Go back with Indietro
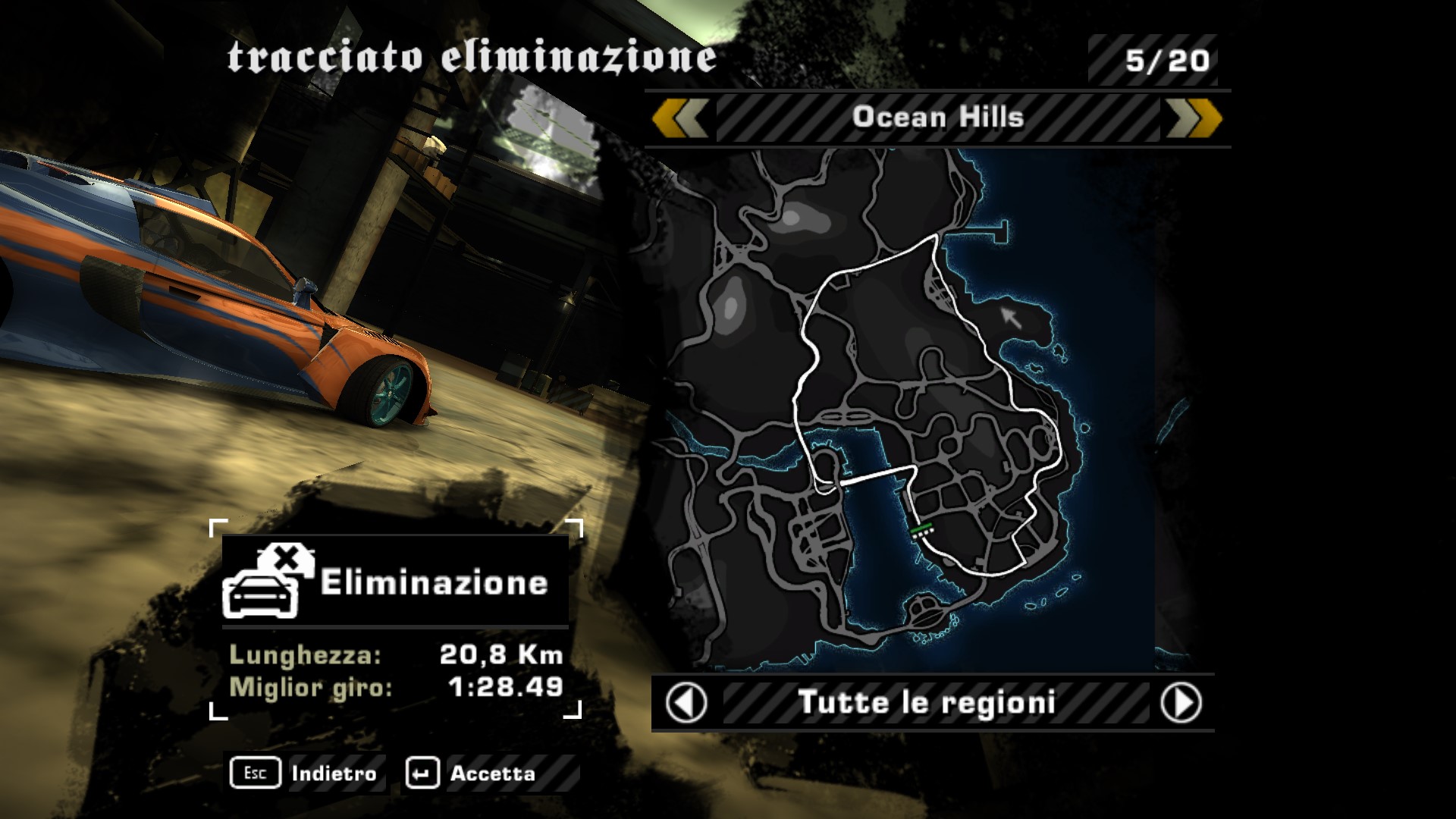The image size is (1456, 819). point(306,773)
